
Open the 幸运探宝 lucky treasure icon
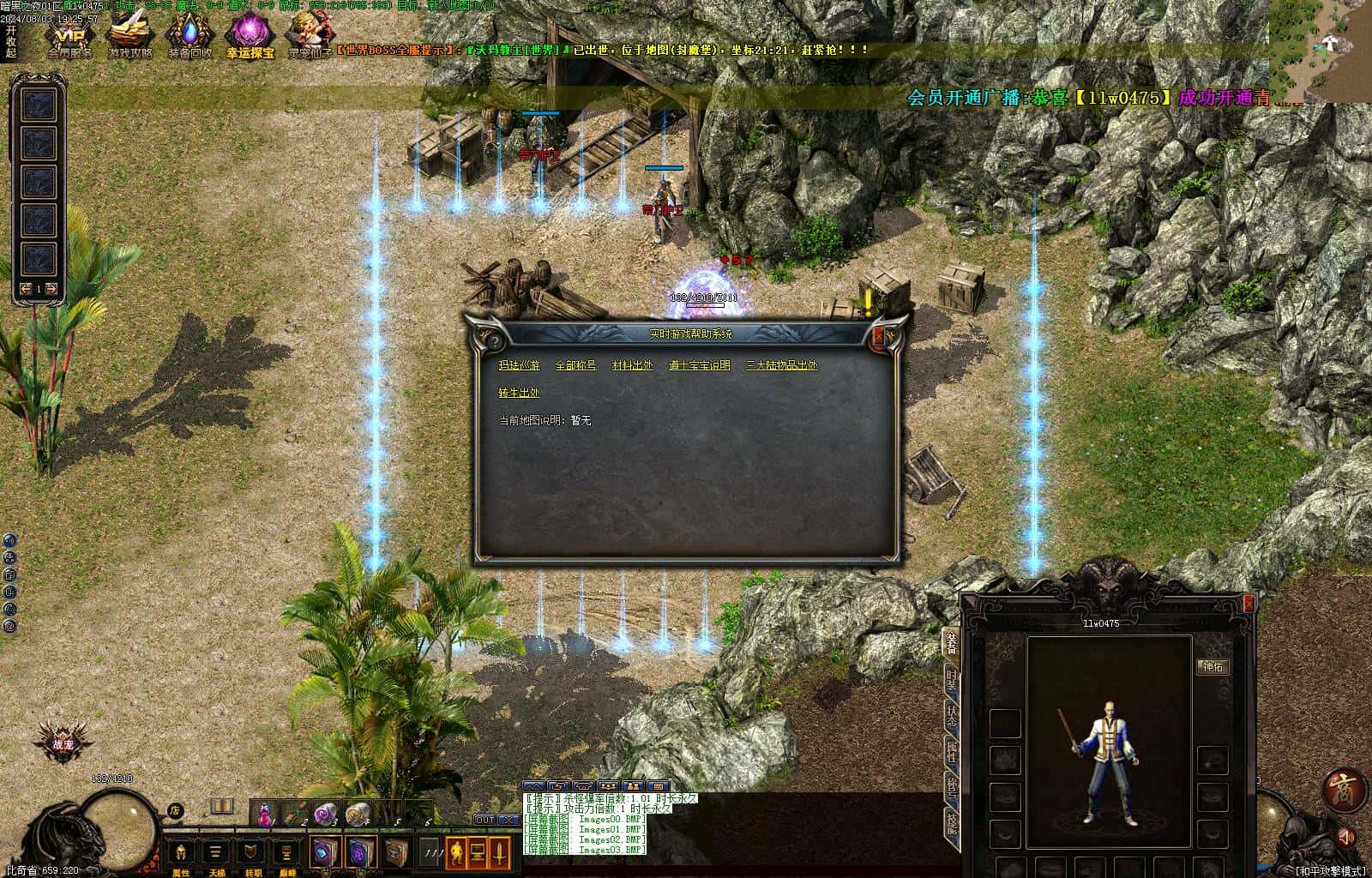pyautogui.click(x=250, y=36)
